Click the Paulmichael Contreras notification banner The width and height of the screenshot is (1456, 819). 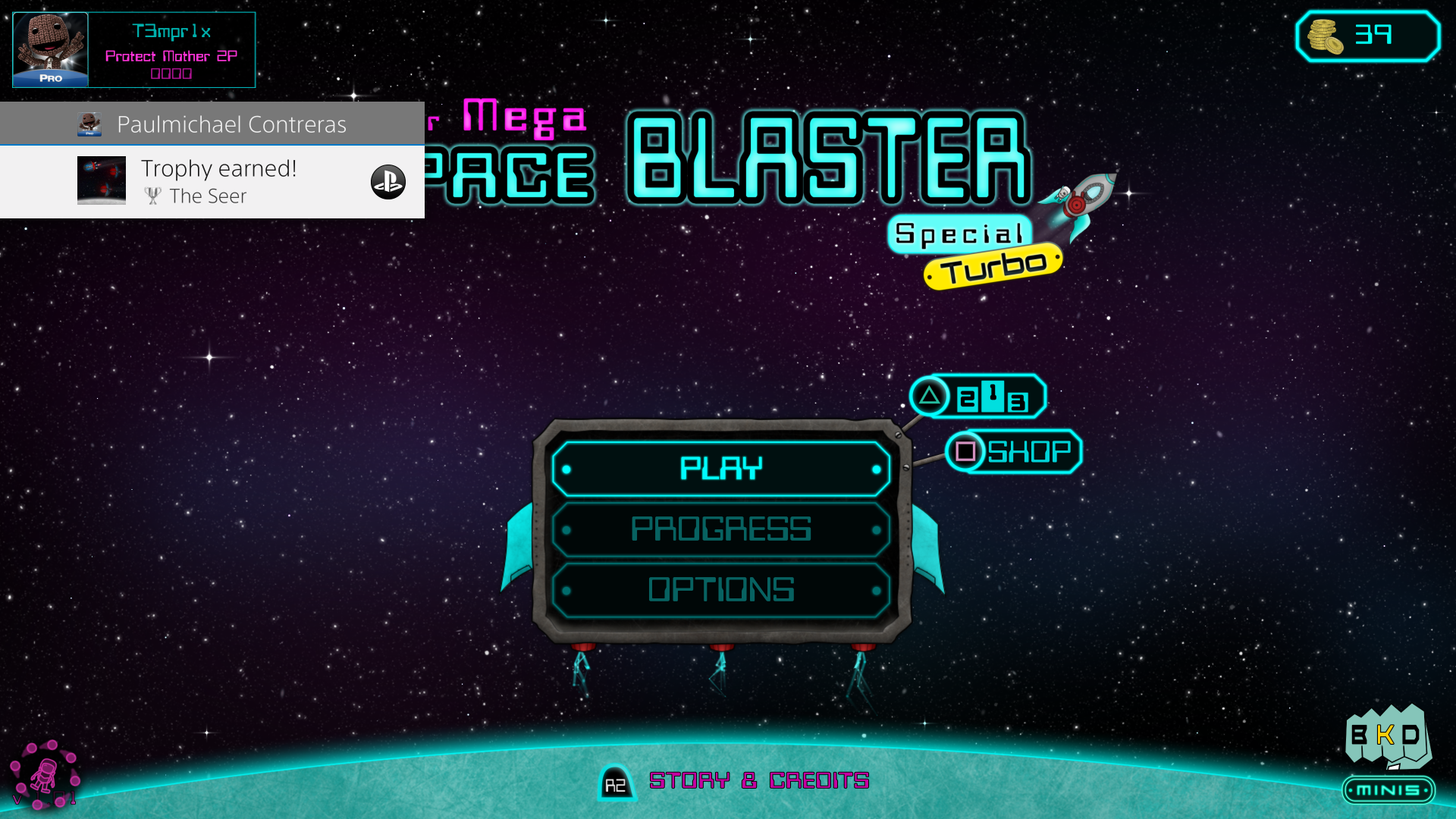click(212, 124)
